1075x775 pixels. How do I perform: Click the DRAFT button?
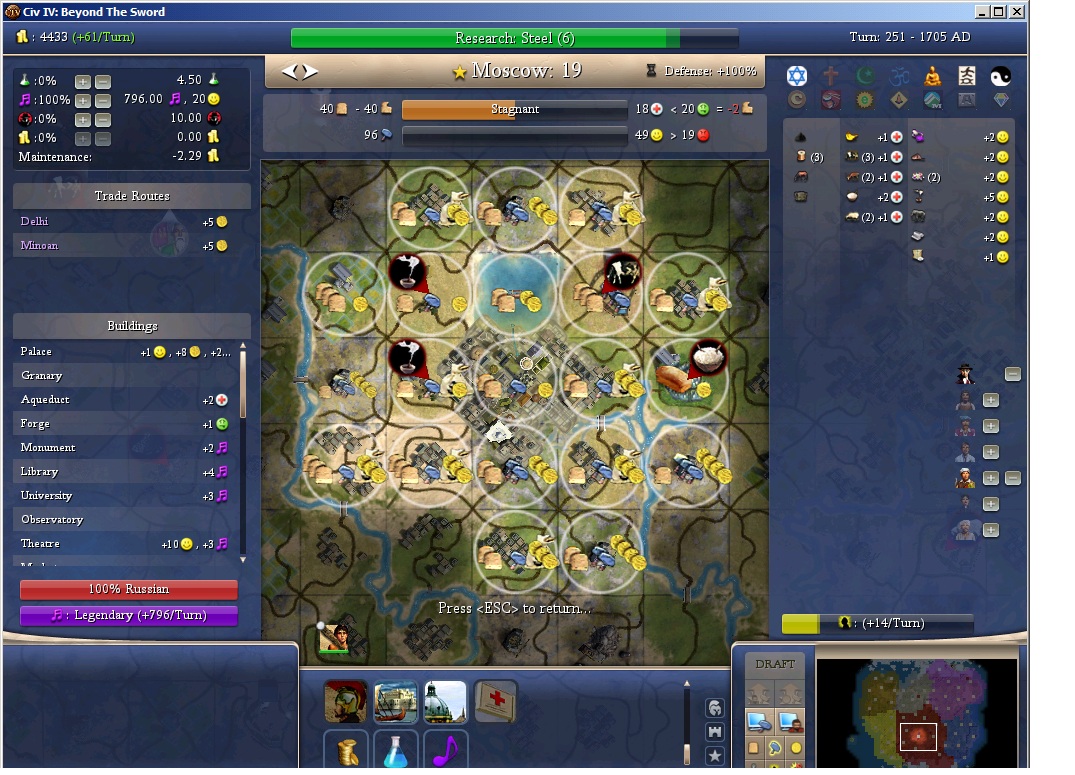775,664
